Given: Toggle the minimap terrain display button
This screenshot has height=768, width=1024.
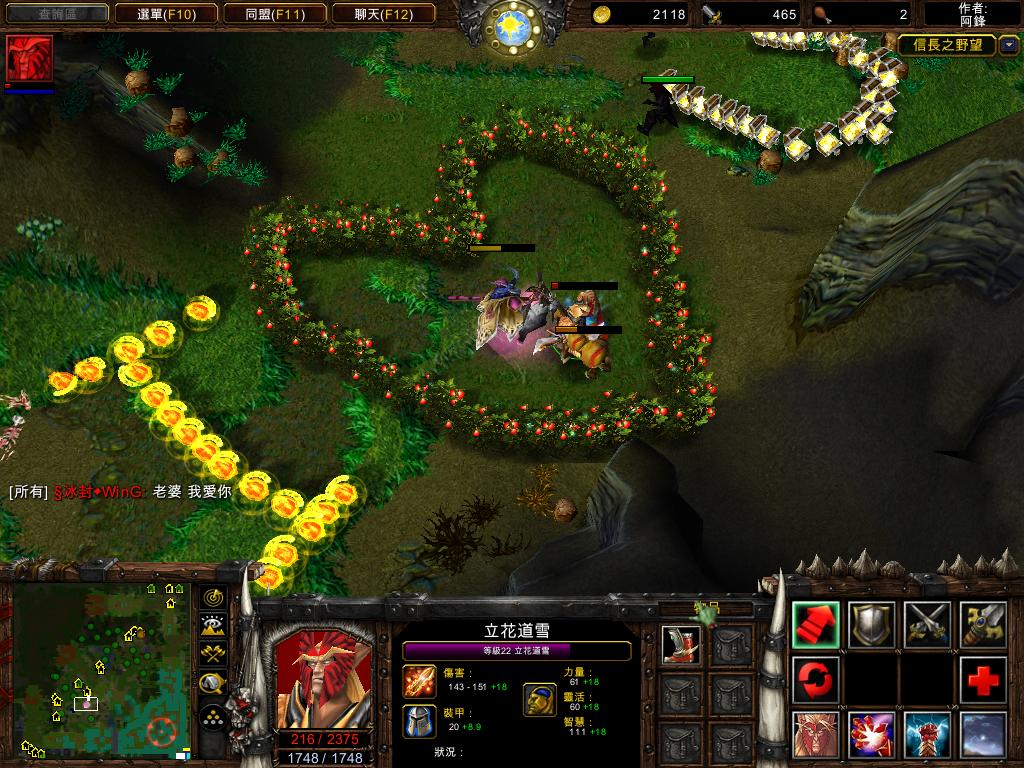Looking at the screenshot, I should click(213, 626).
